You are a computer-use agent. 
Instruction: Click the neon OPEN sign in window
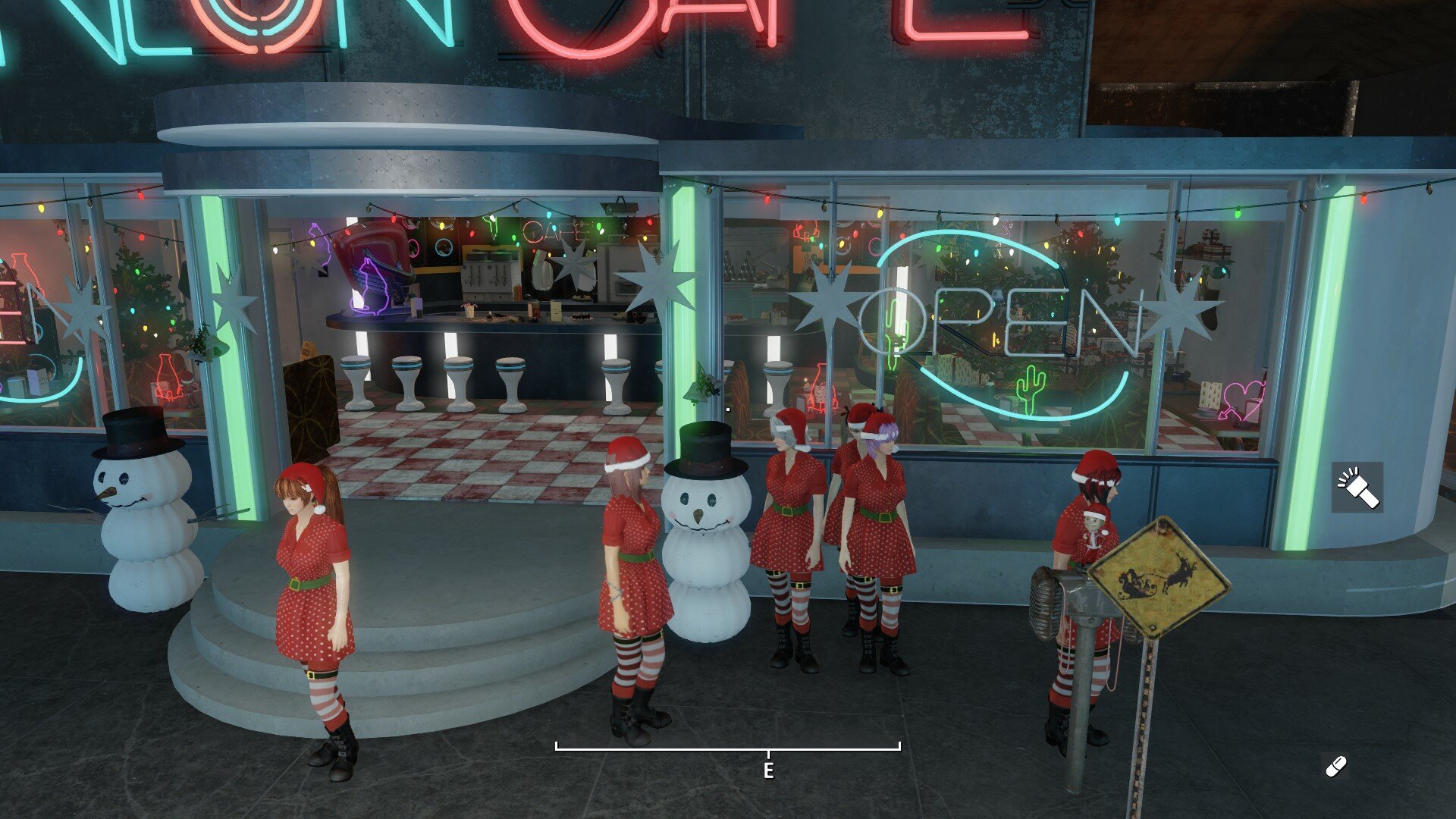click(993, 318)
